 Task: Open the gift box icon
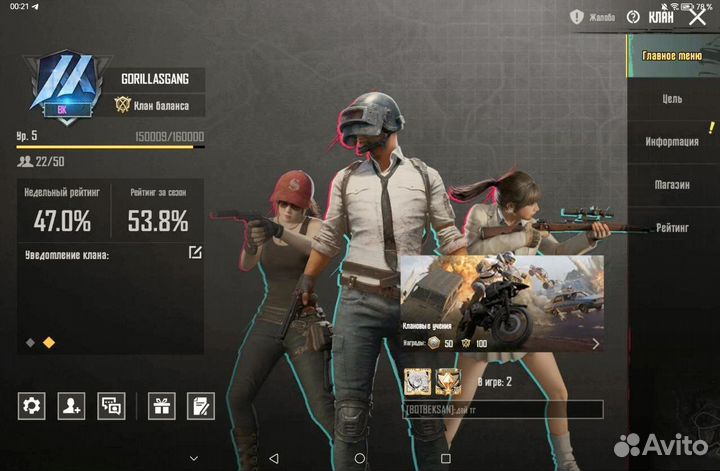point(161,405)
